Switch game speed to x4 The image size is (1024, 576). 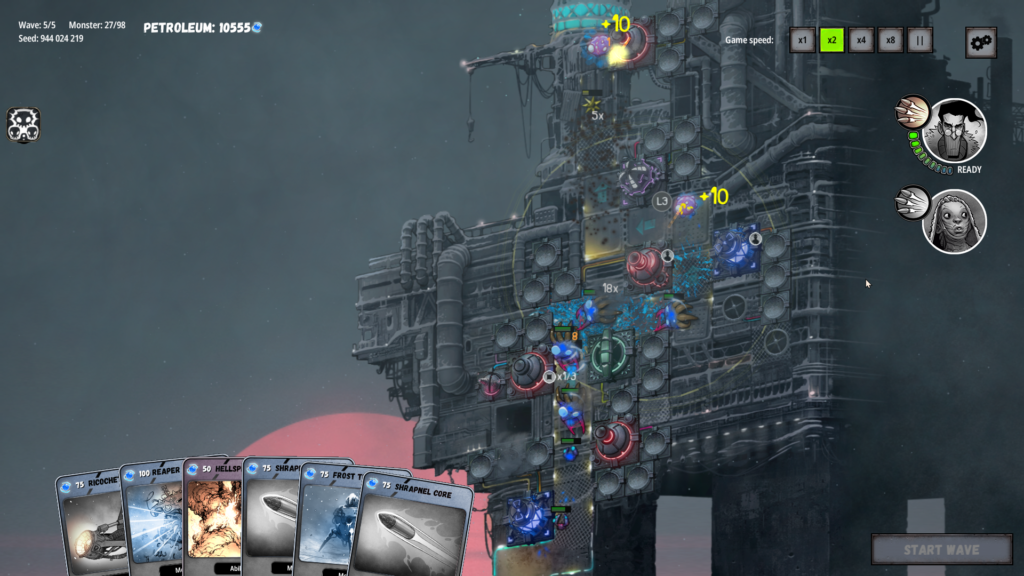[x=861, y=41]
